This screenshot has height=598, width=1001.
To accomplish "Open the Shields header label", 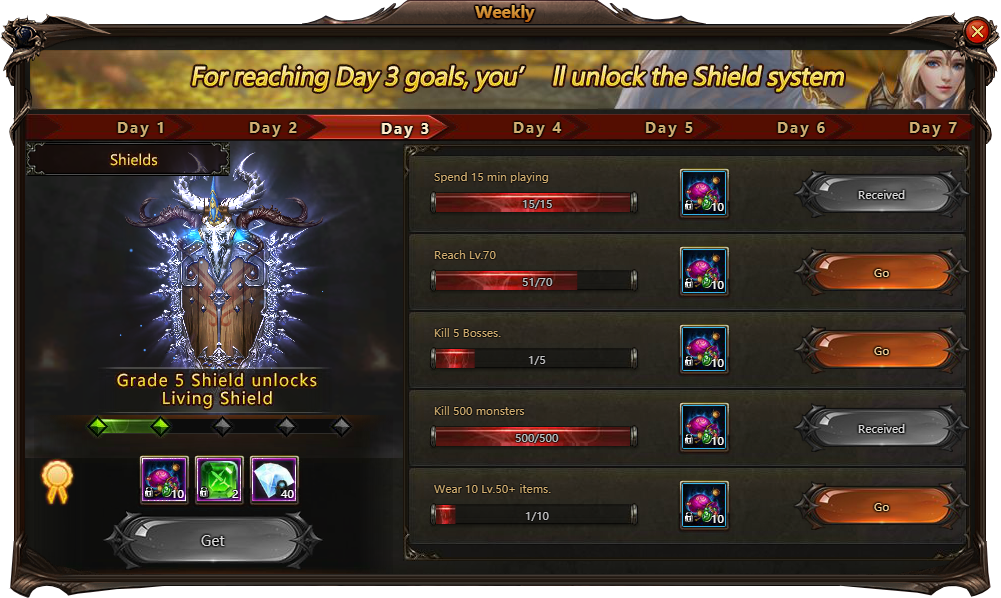I will click(x=134, y=160).
